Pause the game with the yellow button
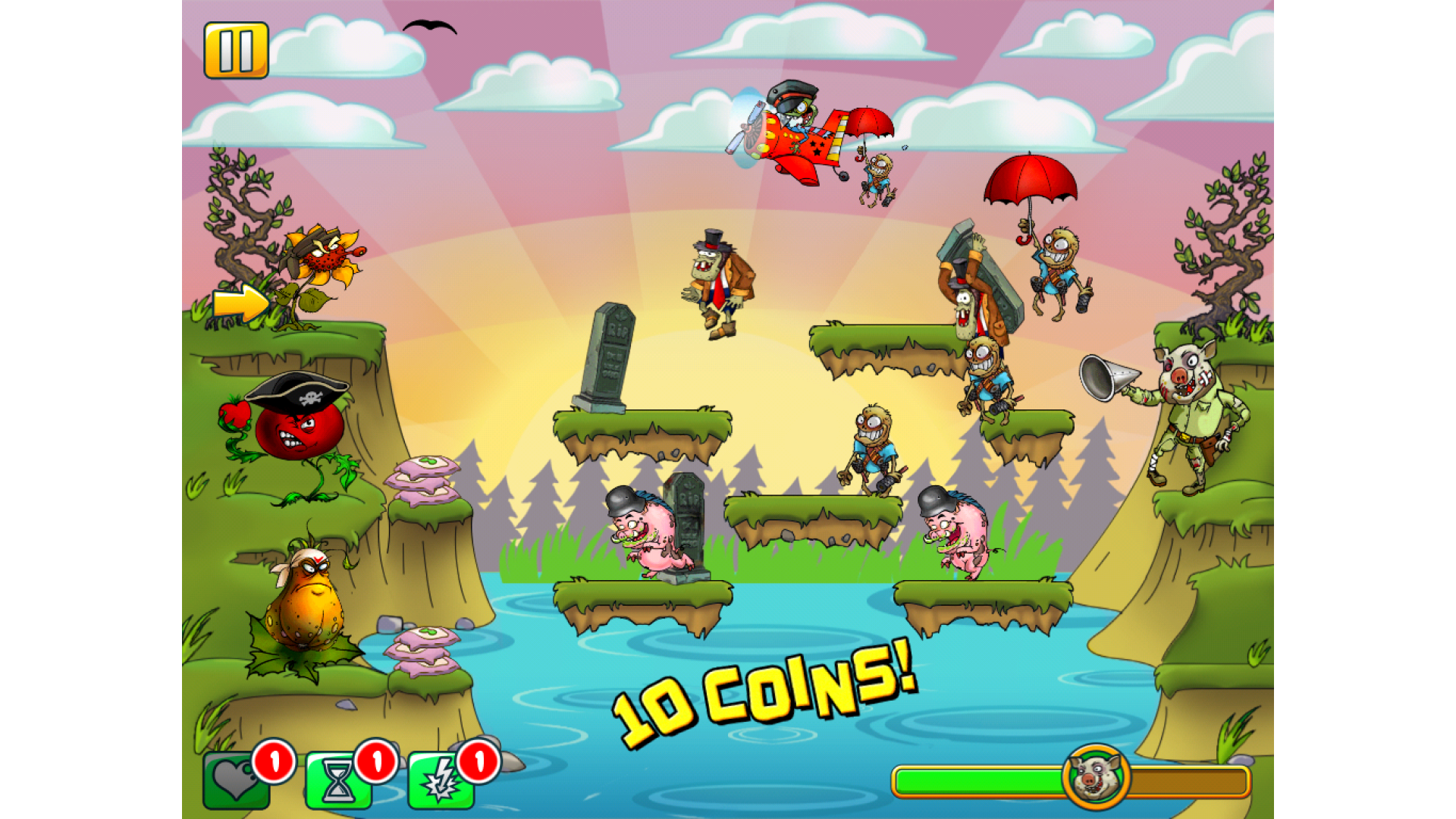Image resolution: width=1456 pixels, height=819 pixels. (236, 50)
